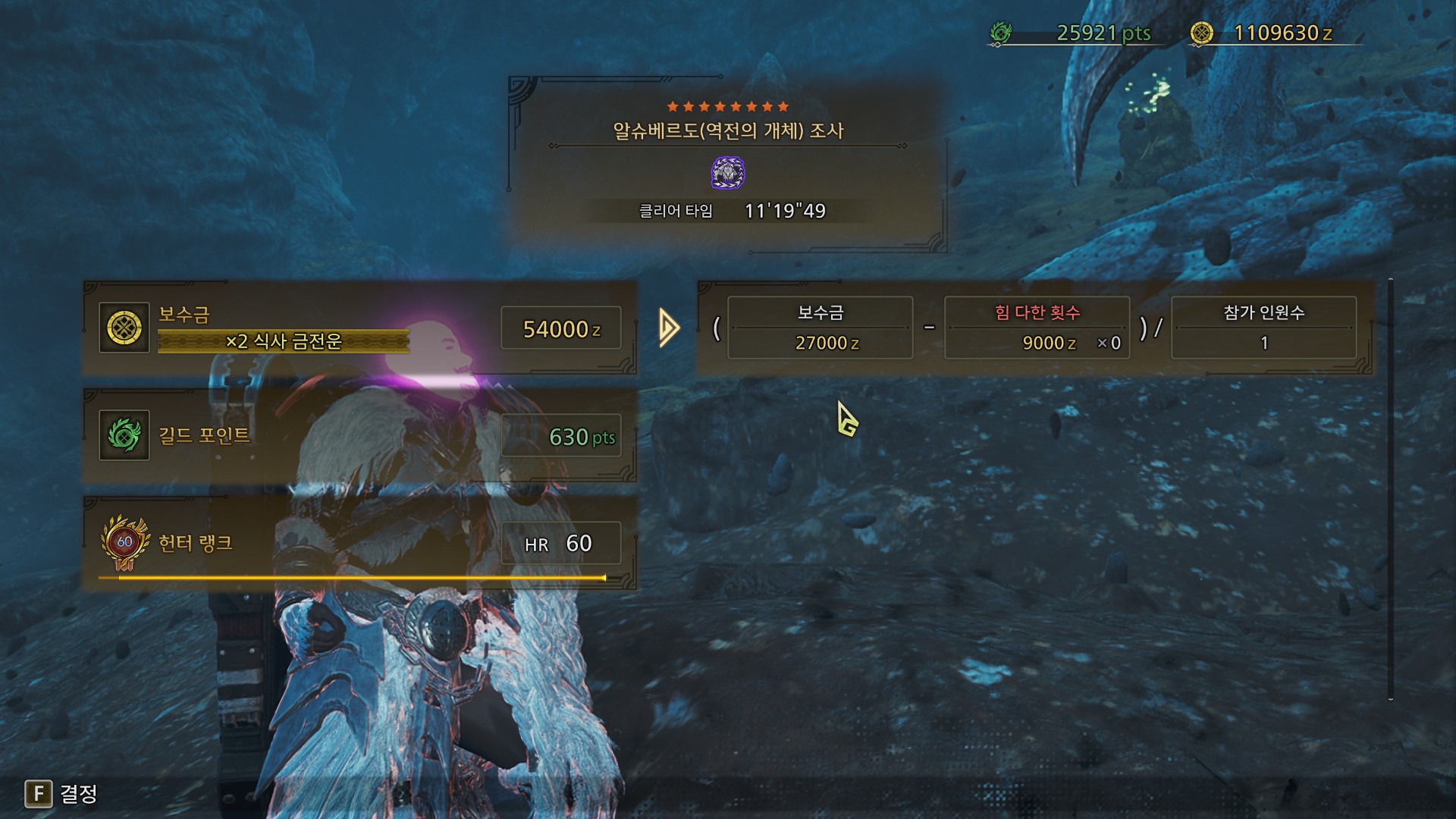Select the 보수금 reward money row
Viewport: 1456px width, 819px height.
pyautogui.click(x=359, y=328)
